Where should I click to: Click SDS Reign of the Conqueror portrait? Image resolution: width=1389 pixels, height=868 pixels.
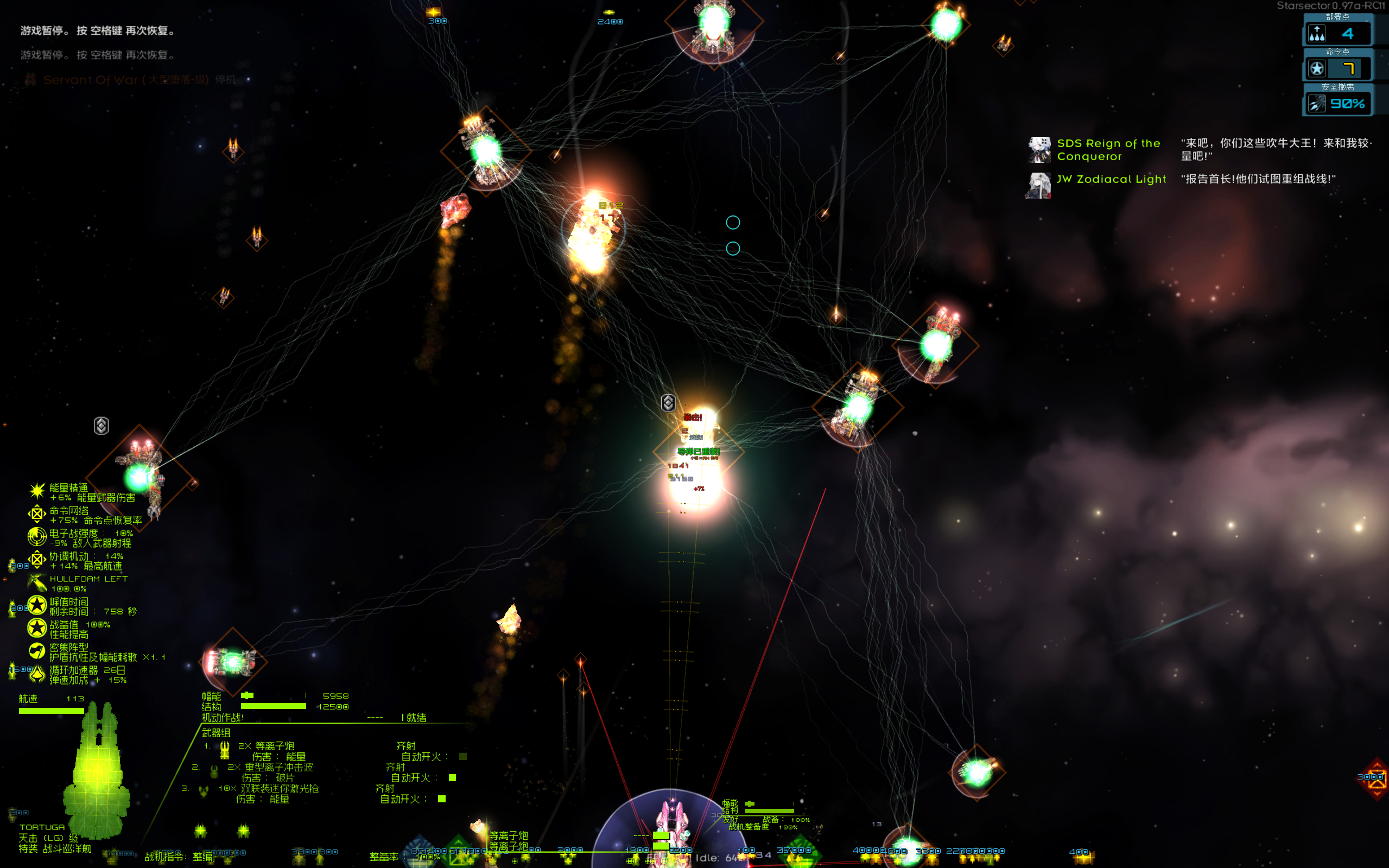pyautogui.click(x=1039, y=150)
